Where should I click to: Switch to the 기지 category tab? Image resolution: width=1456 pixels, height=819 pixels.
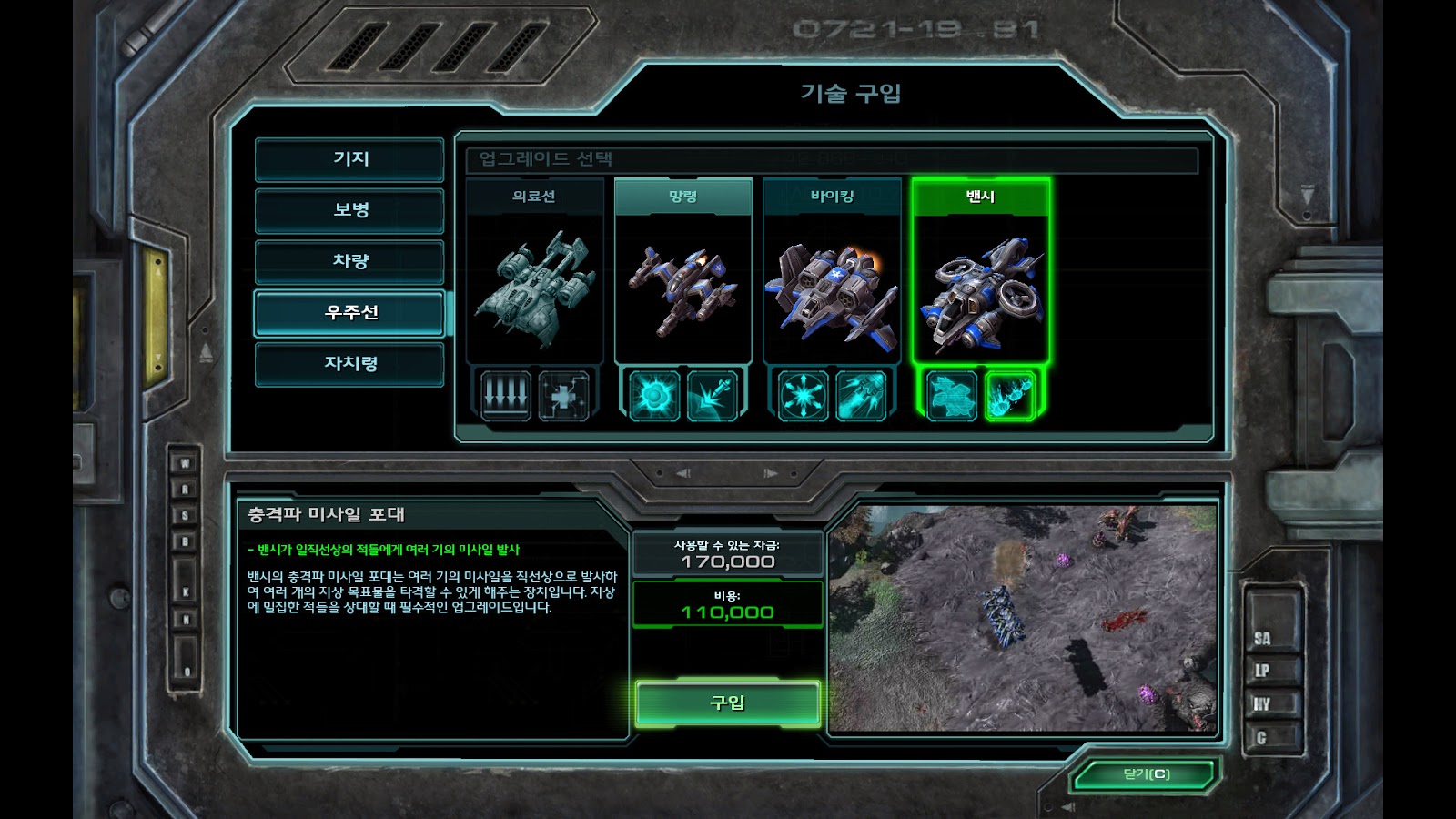350,159
